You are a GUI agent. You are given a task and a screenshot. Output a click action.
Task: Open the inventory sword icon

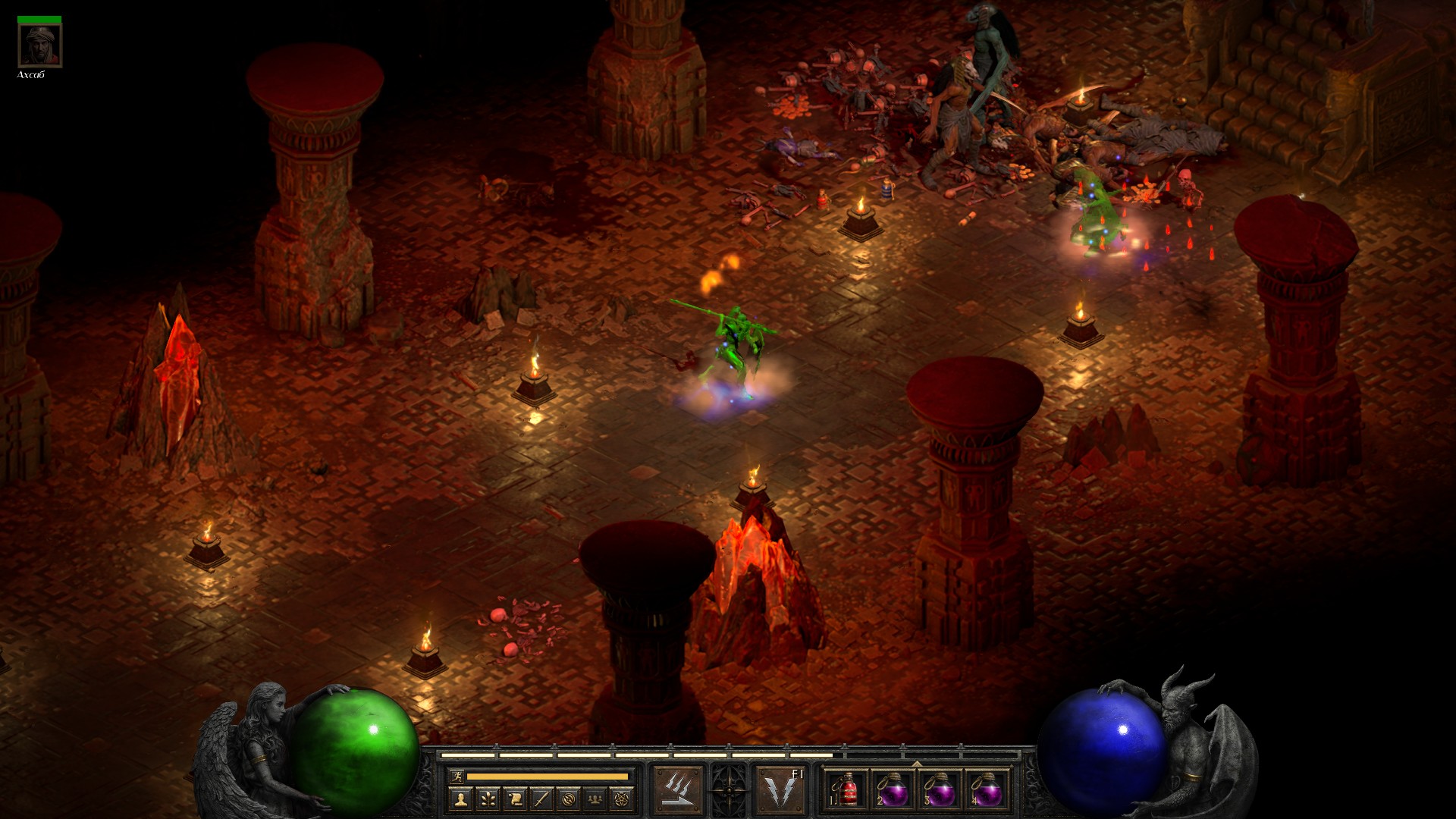coord(541,799)
